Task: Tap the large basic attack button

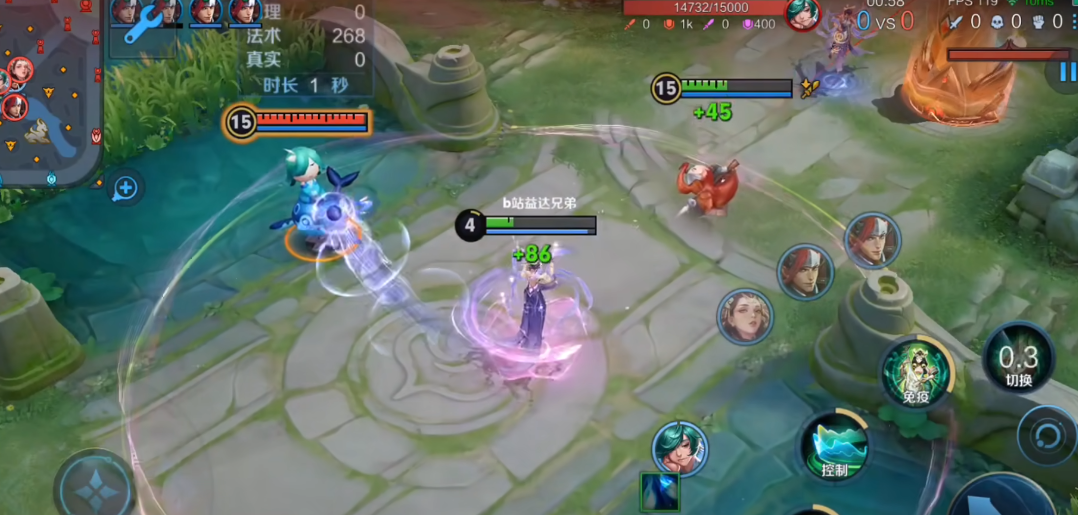Action: [x=1000, y=500]
